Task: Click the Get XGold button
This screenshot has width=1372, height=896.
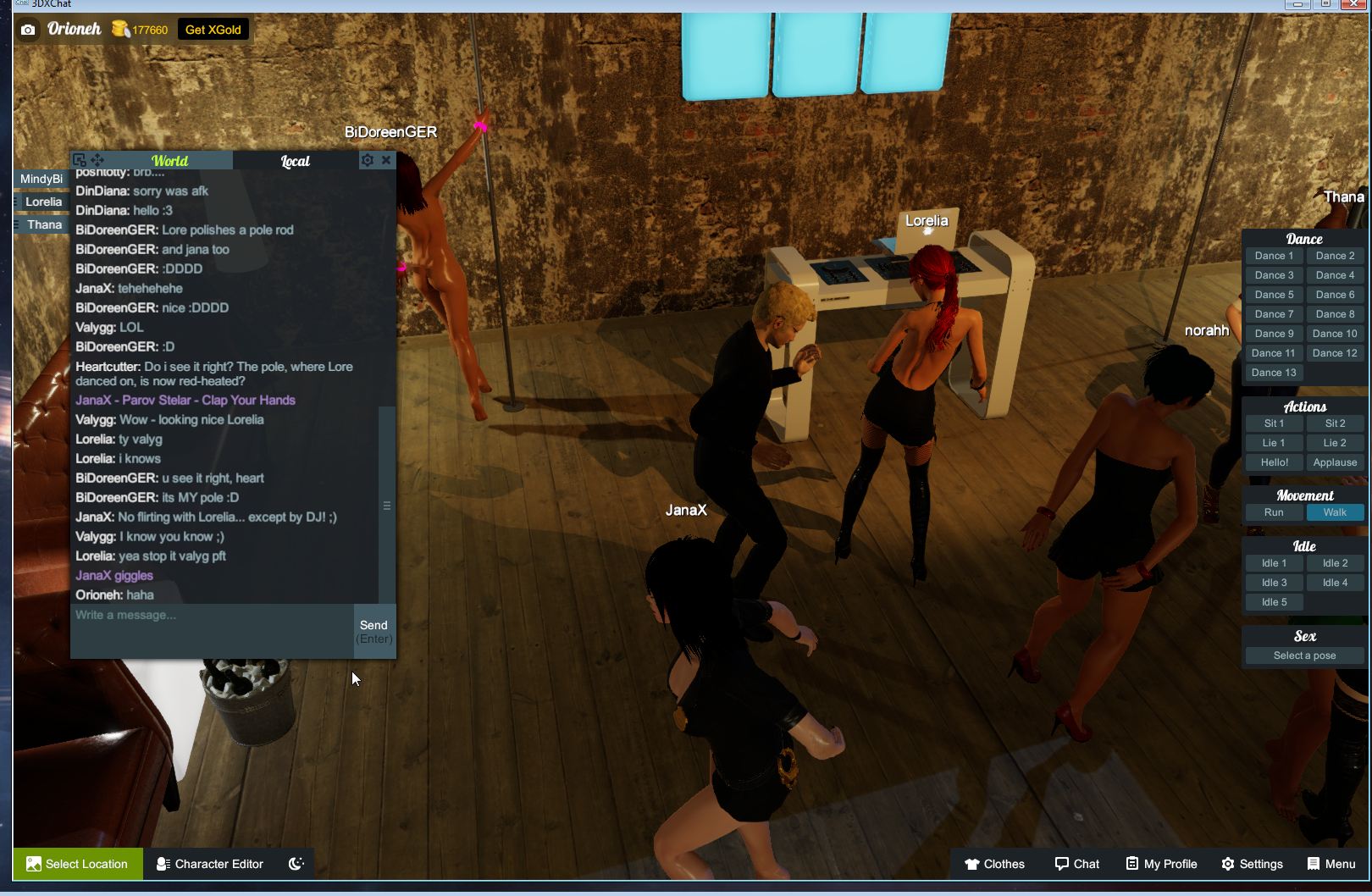Action: click(213, 29)
